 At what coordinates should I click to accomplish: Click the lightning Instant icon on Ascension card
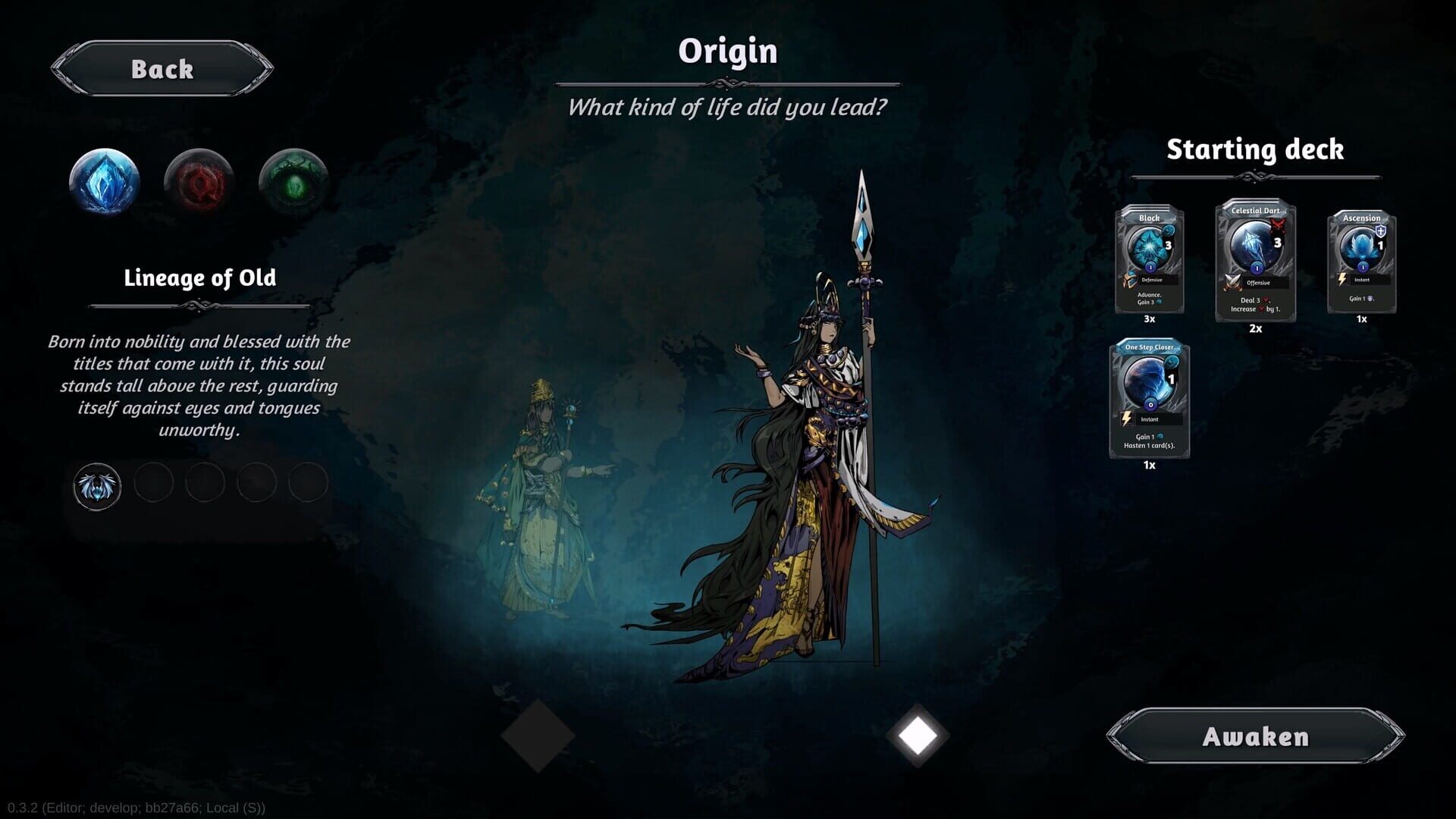1341,278
